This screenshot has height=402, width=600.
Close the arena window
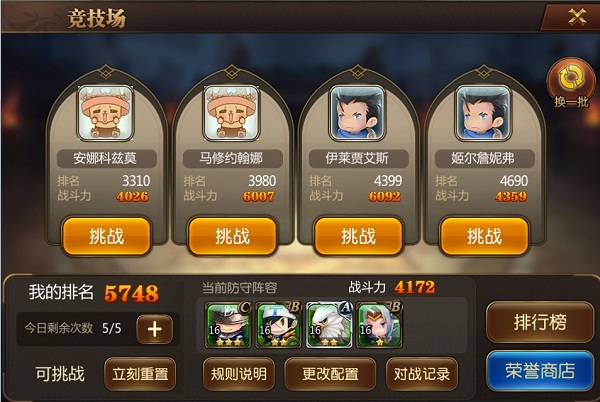pos(576,16)
